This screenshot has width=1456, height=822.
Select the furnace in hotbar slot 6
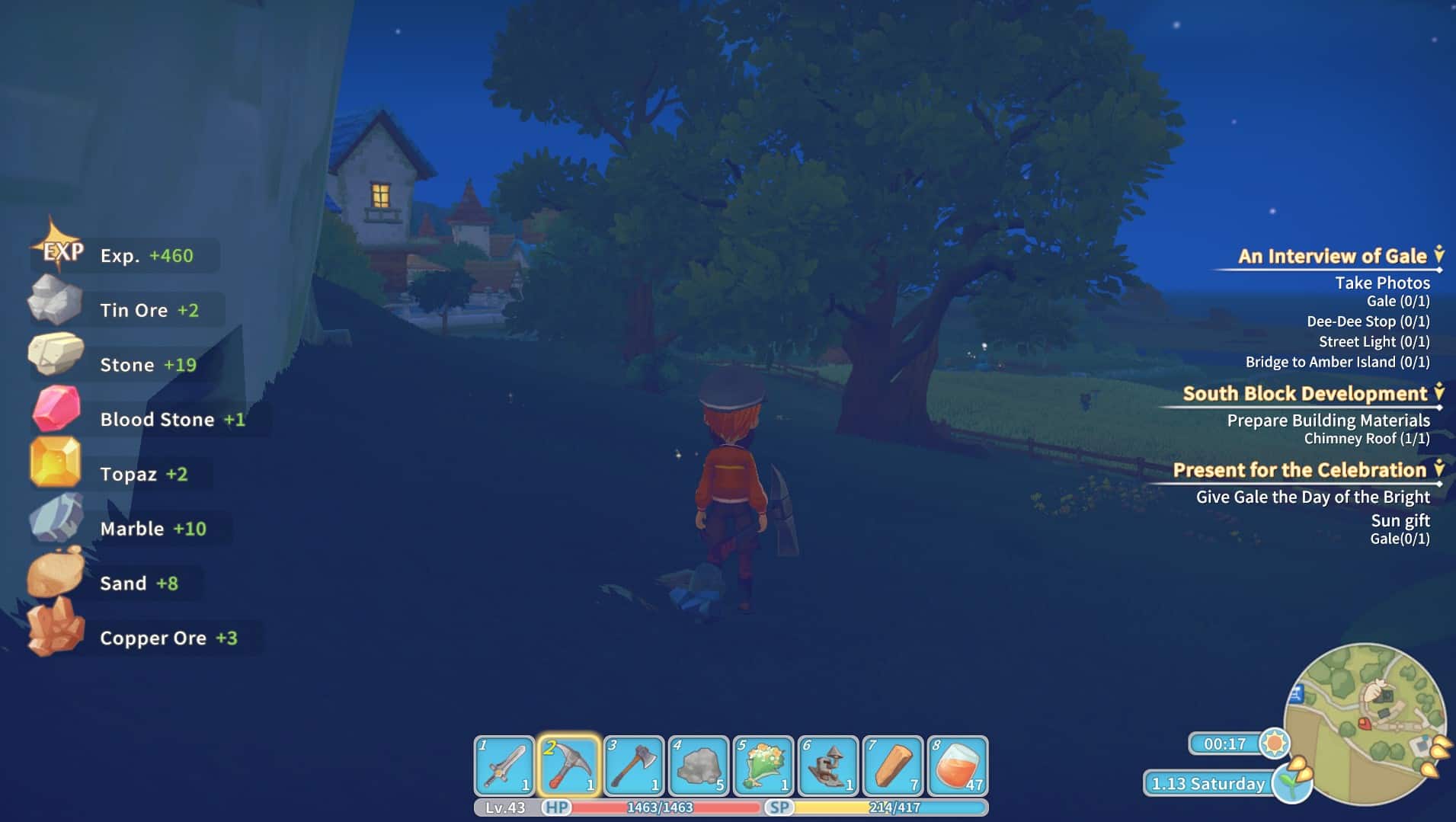pyautogui.click(x=827, y=766)
